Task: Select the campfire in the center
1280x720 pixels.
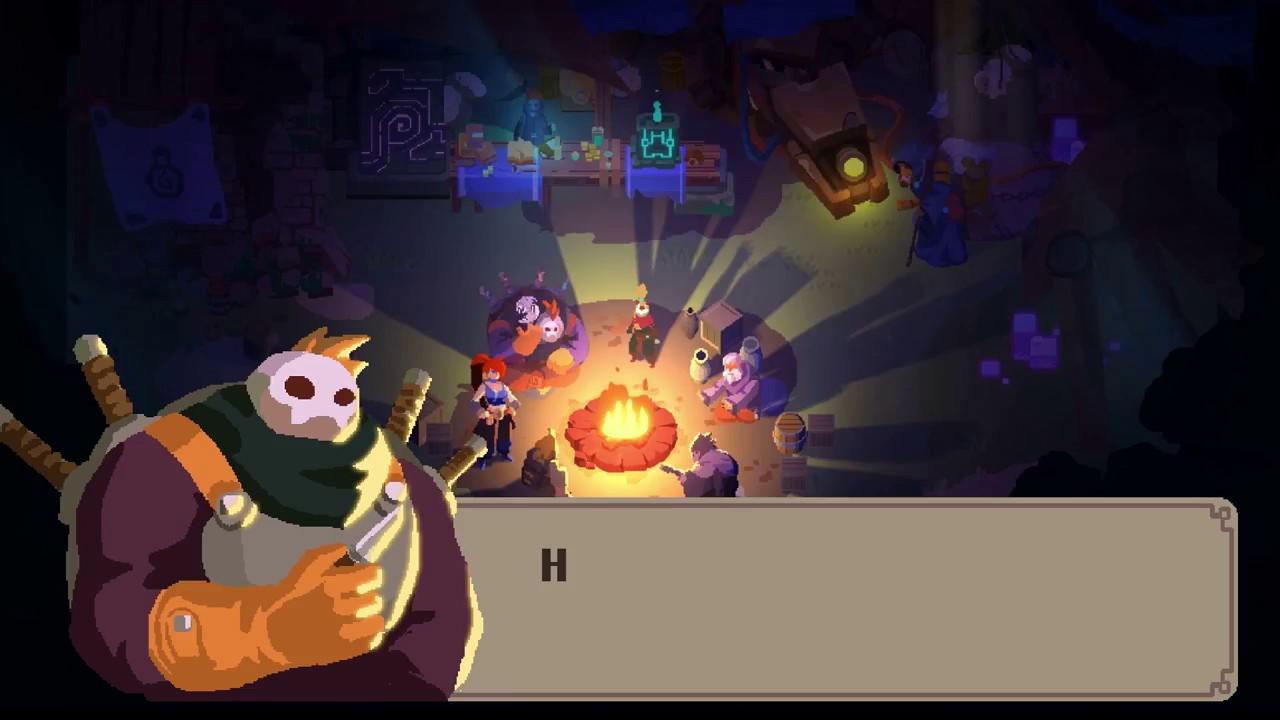Action: click(625, 420)
